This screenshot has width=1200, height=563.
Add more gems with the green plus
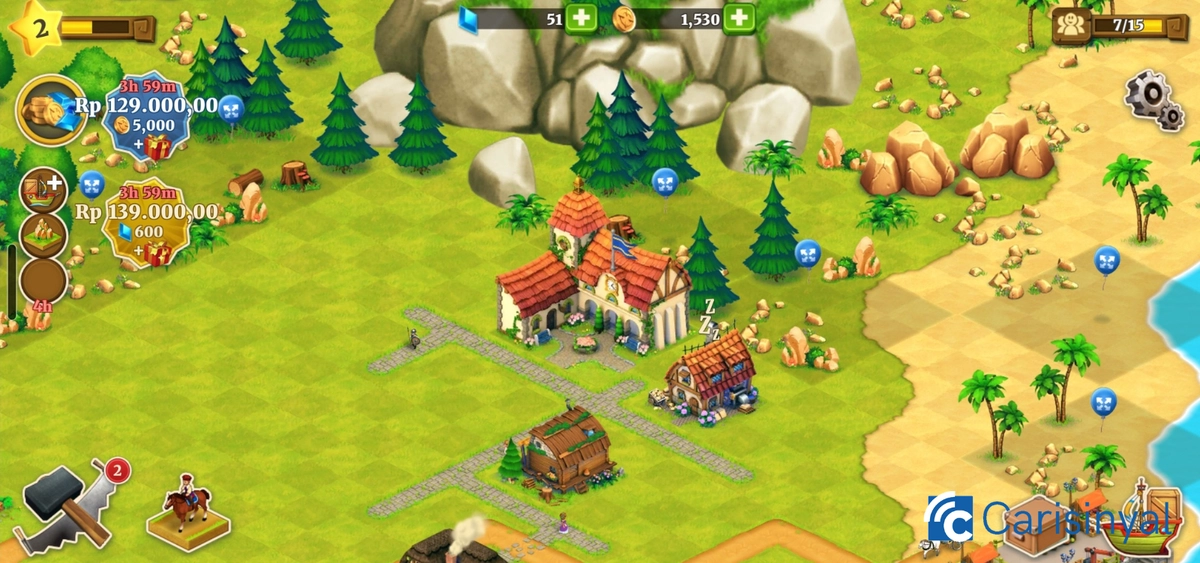(581, 17)
